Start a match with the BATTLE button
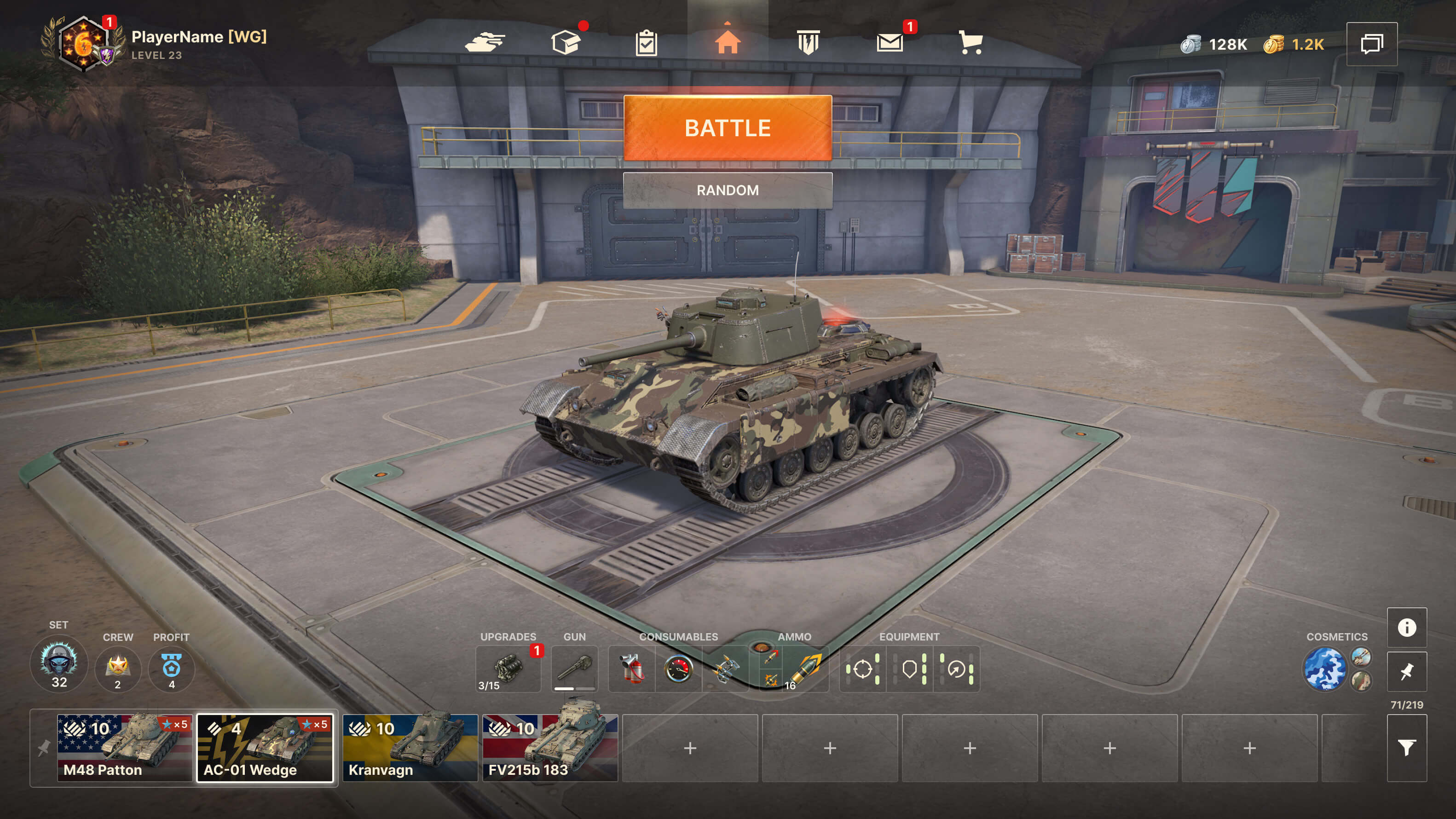Viewport: 1456px width, 819px height. pos(728,128)
